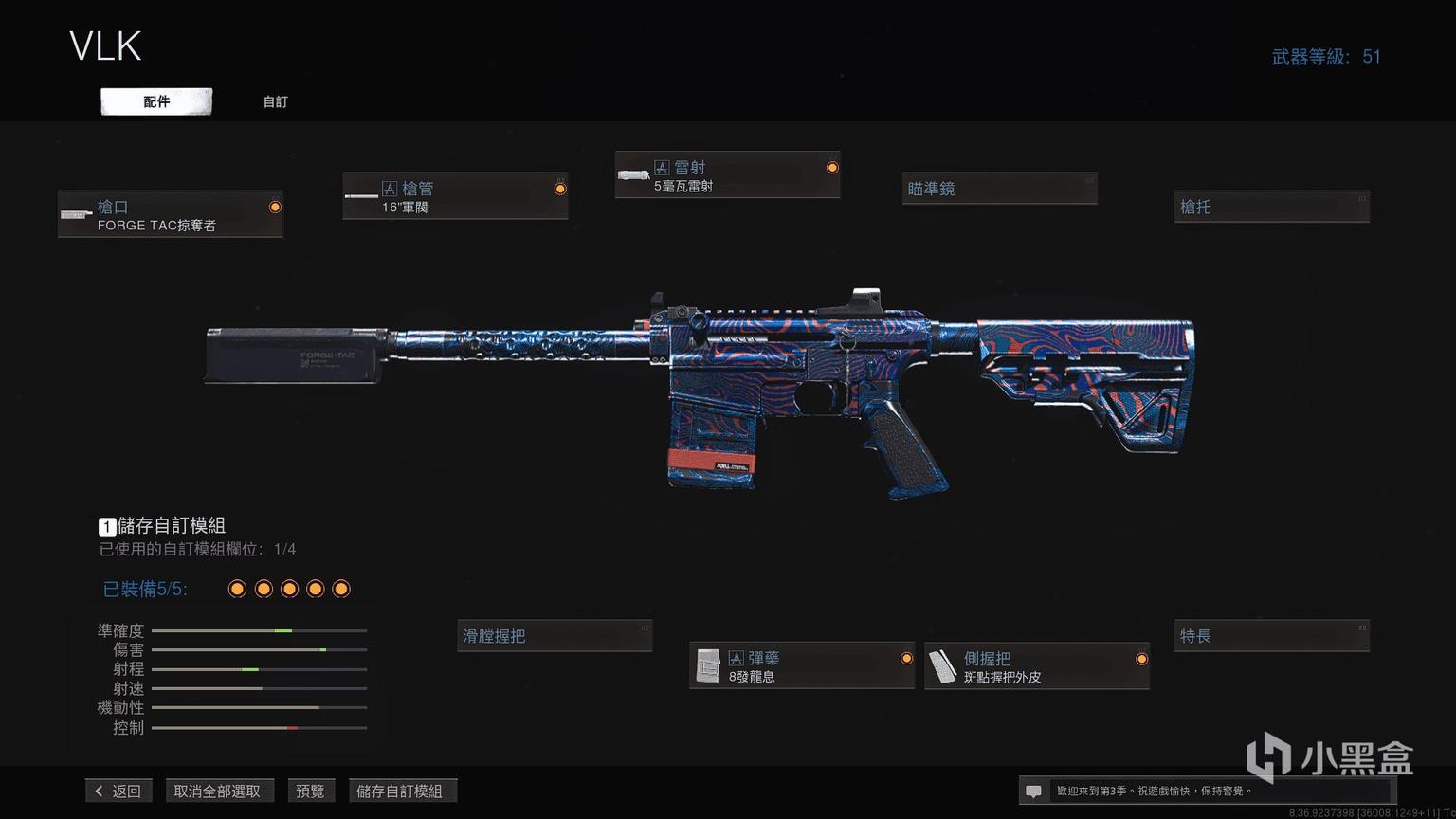Select the 槍口 FORGE TAC掠奪者 muzzle slot
The height and width of the screenshot is (819, 1456).
tap(171, 214)
